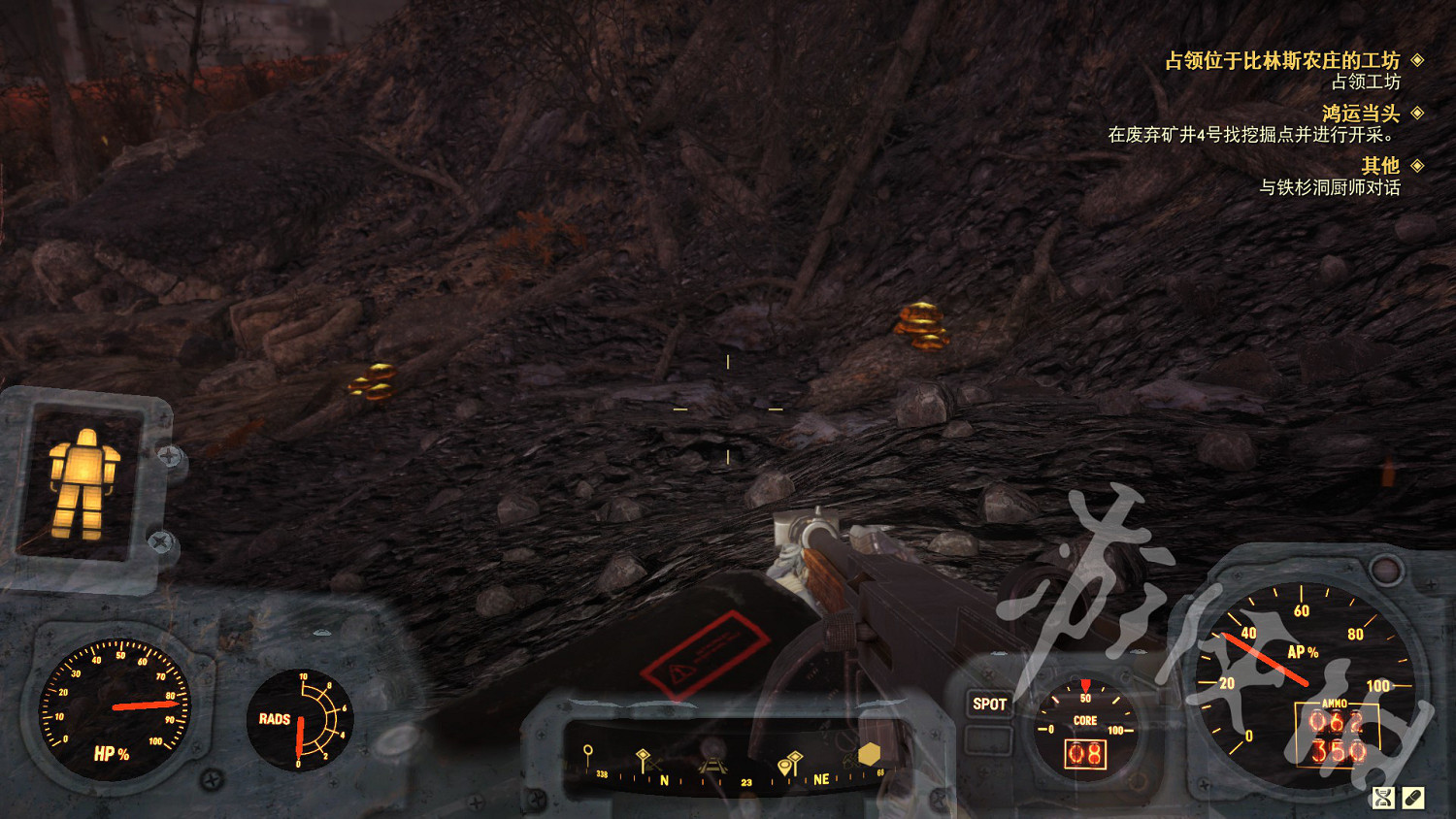Select the 其他 objective category

pos(1379,166)
